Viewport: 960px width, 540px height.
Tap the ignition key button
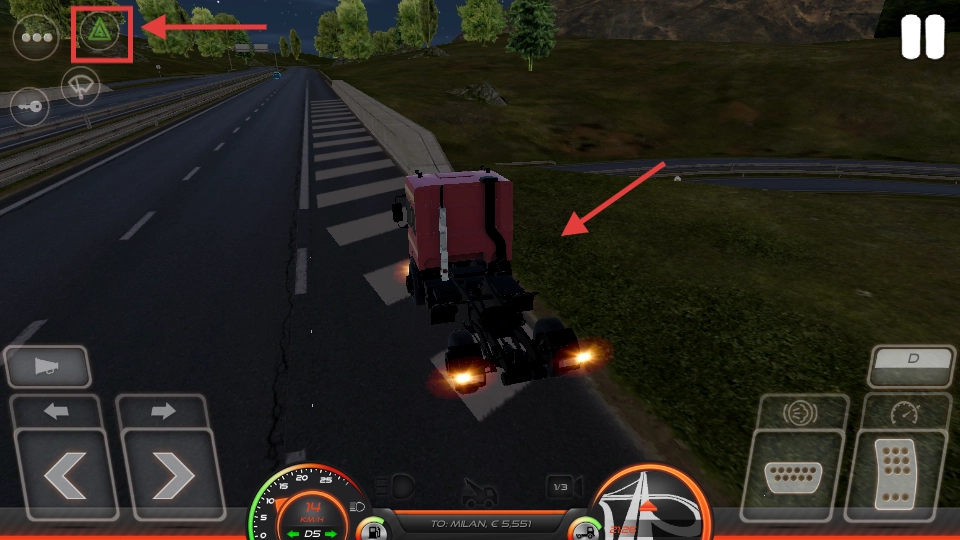pyautogui.click(x=30, y=107)
